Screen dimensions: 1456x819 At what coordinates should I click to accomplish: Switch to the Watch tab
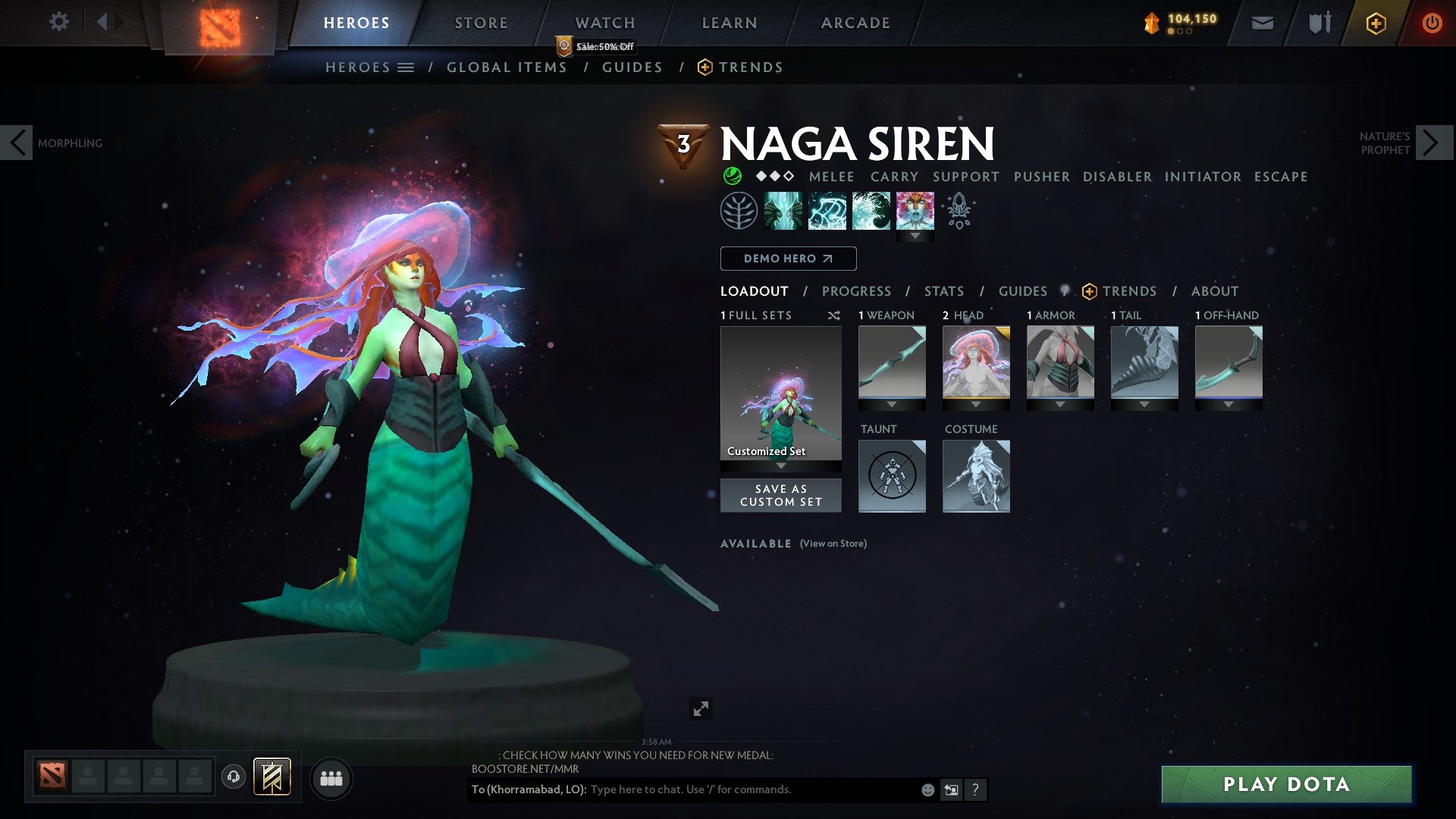tap(604, 23)
